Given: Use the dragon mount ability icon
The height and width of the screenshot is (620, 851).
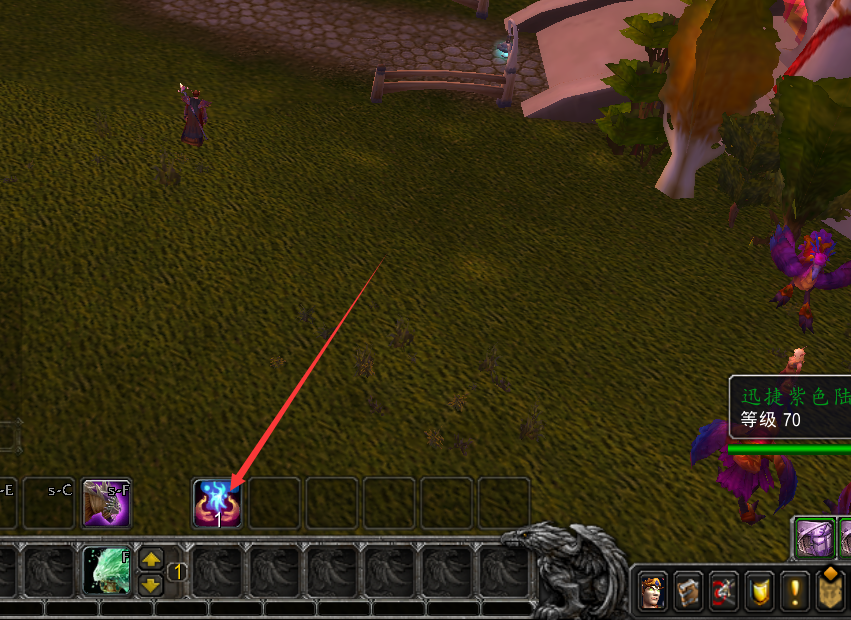Looking at the screenshot, I should pyautogui.click(x=107, y=502).
